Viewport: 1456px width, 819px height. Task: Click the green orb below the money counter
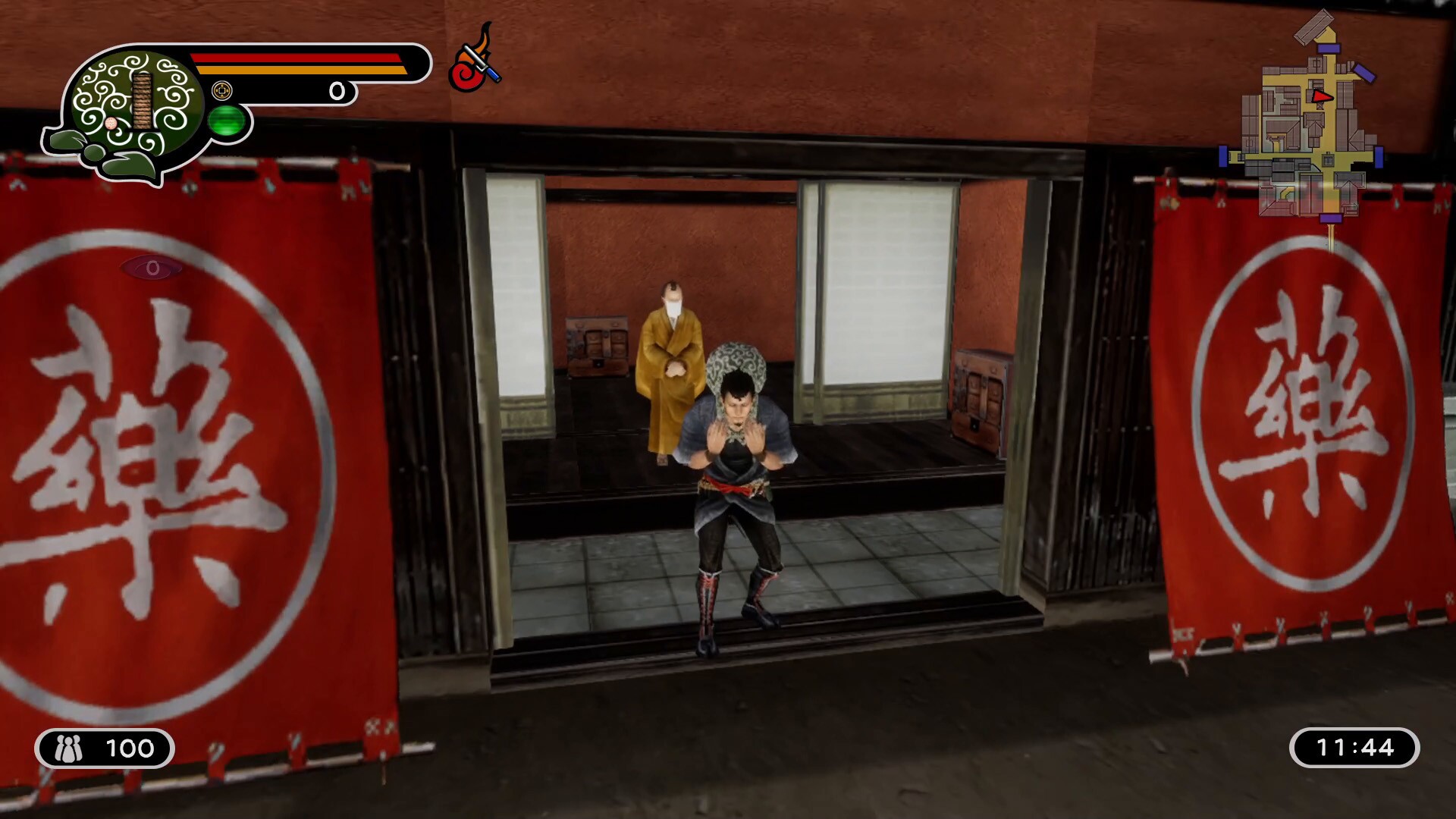(x=226, y=121)
